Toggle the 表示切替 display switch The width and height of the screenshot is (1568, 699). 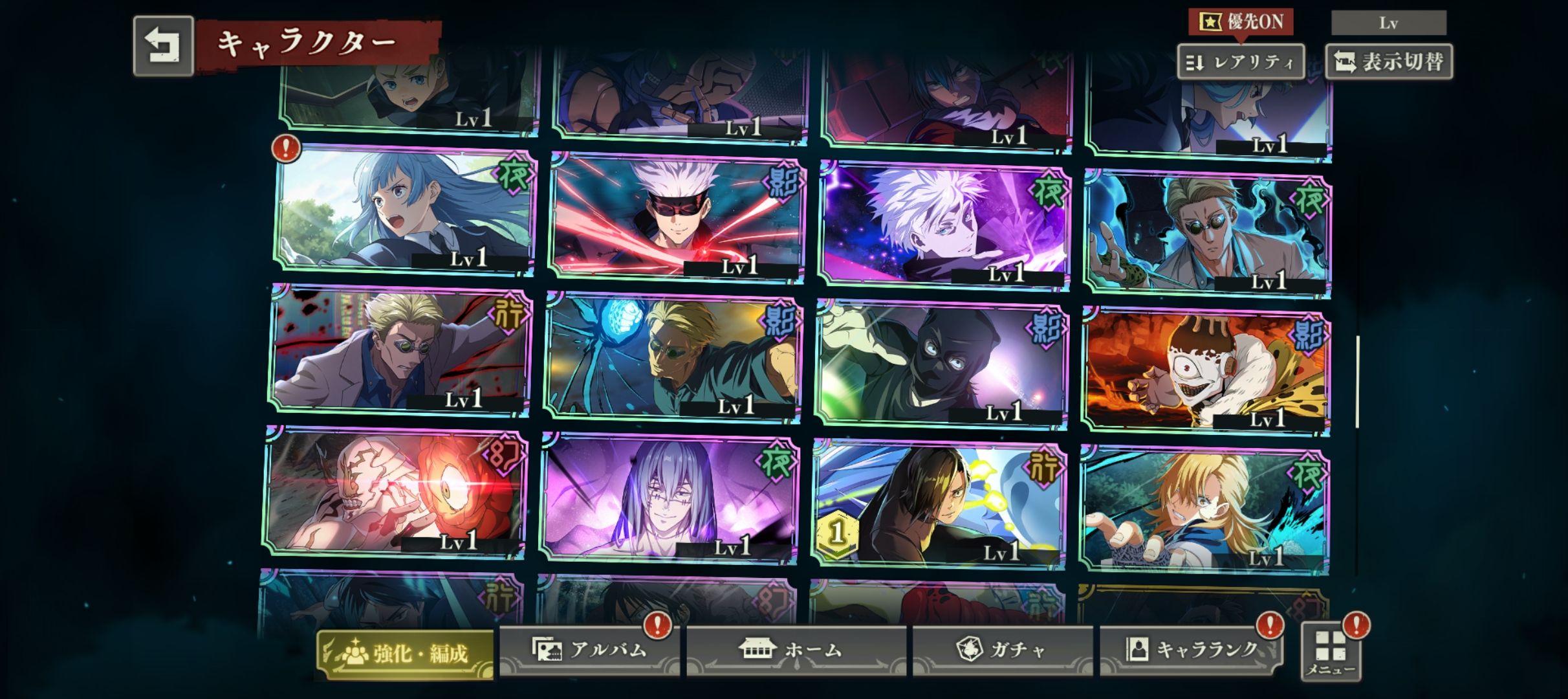1388,62
